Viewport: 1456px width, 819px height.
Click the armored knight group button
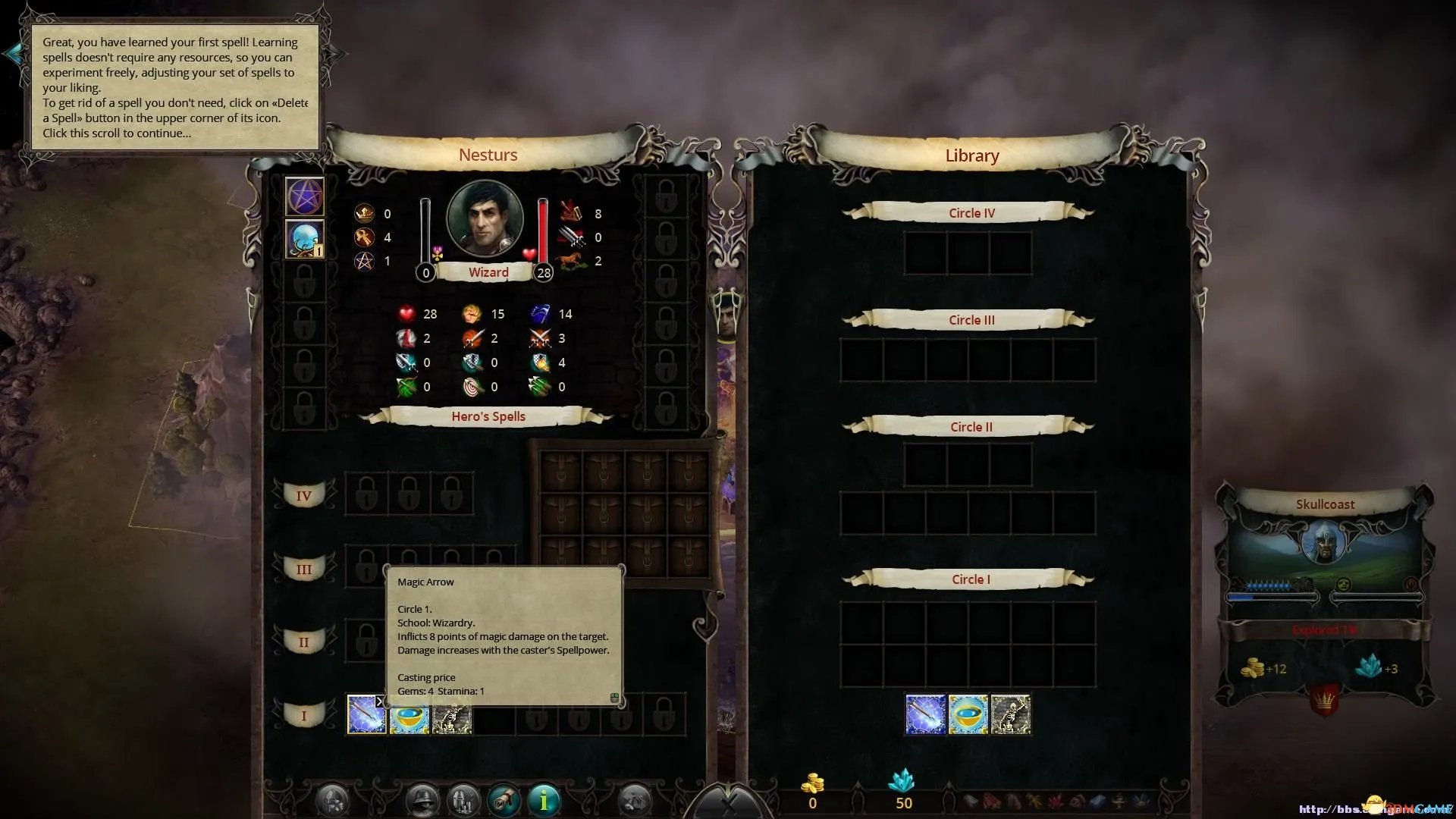(x=463, y=799)
